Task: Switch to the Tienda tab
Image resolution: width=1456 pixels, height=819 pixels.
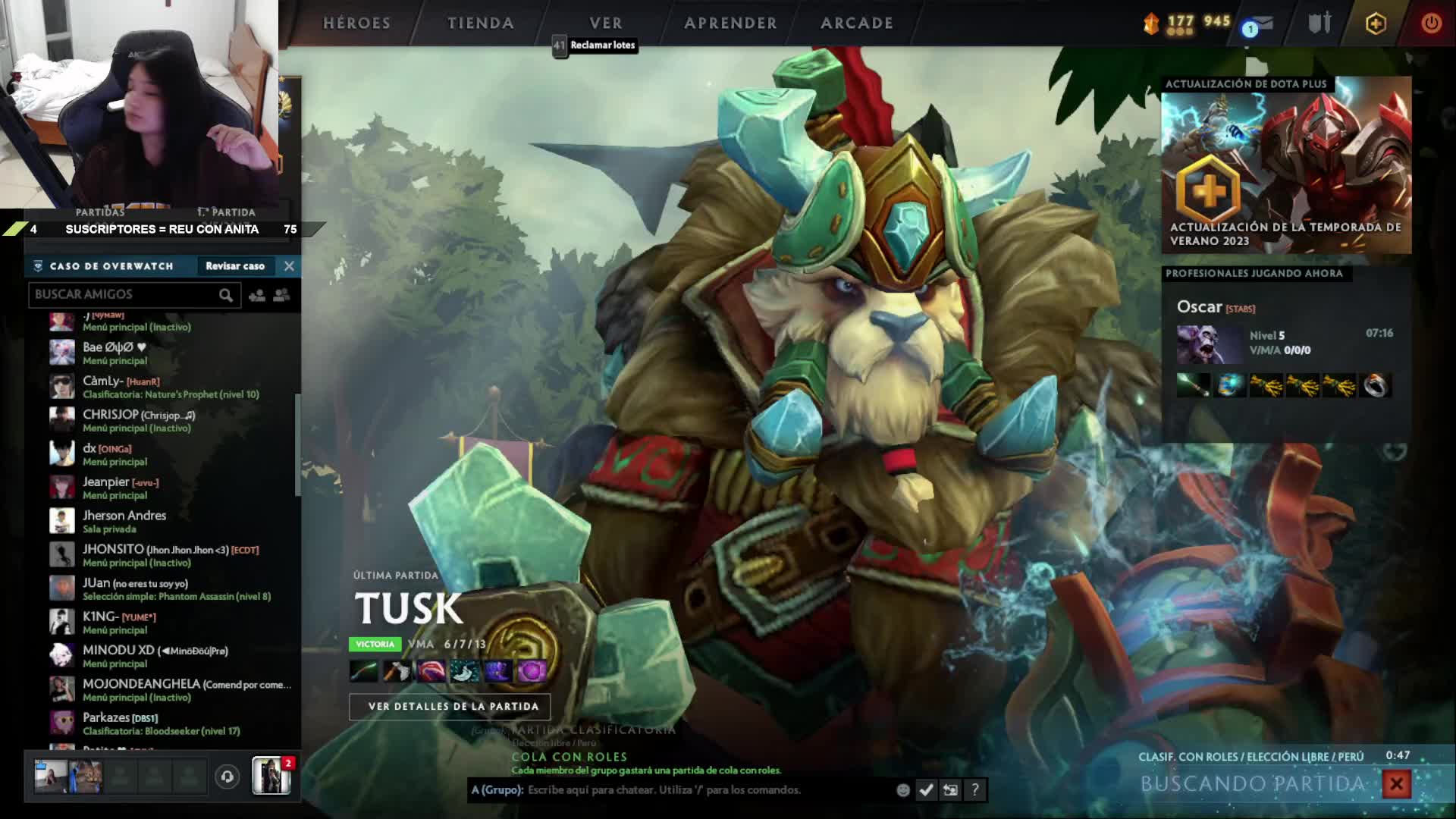Action: click(x=480, y=24)
